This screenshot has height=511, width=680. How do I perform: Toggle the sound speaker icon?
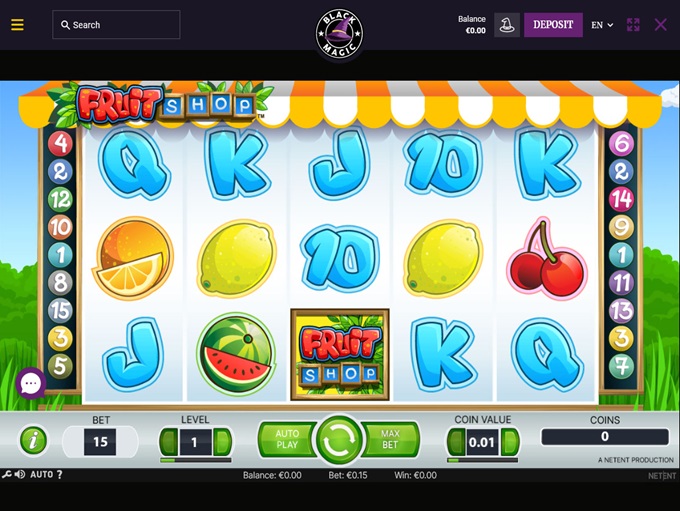[x=20, y=474]
